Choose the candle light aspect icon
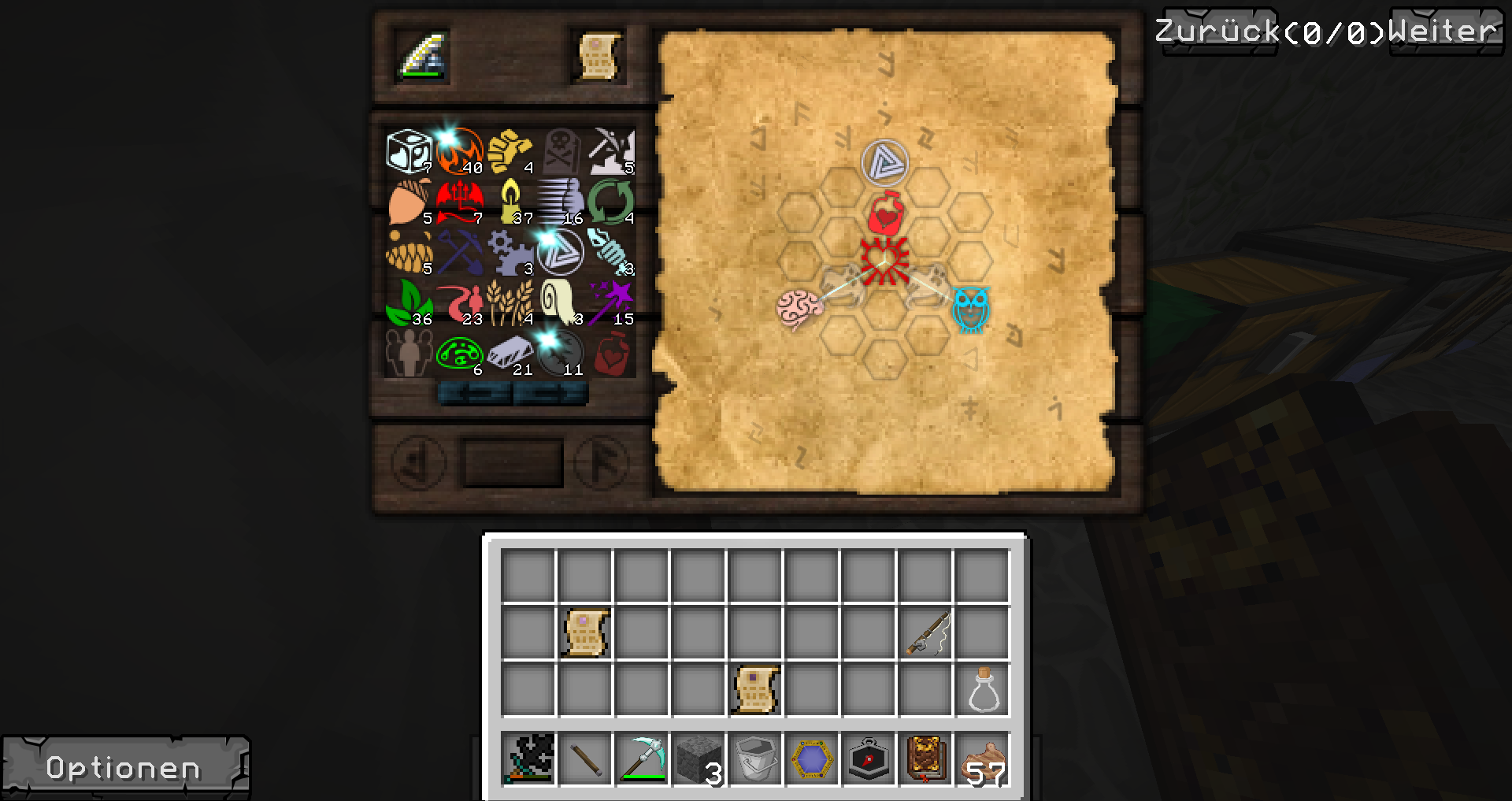The image size is (1512, 801). tap(510, 202)
